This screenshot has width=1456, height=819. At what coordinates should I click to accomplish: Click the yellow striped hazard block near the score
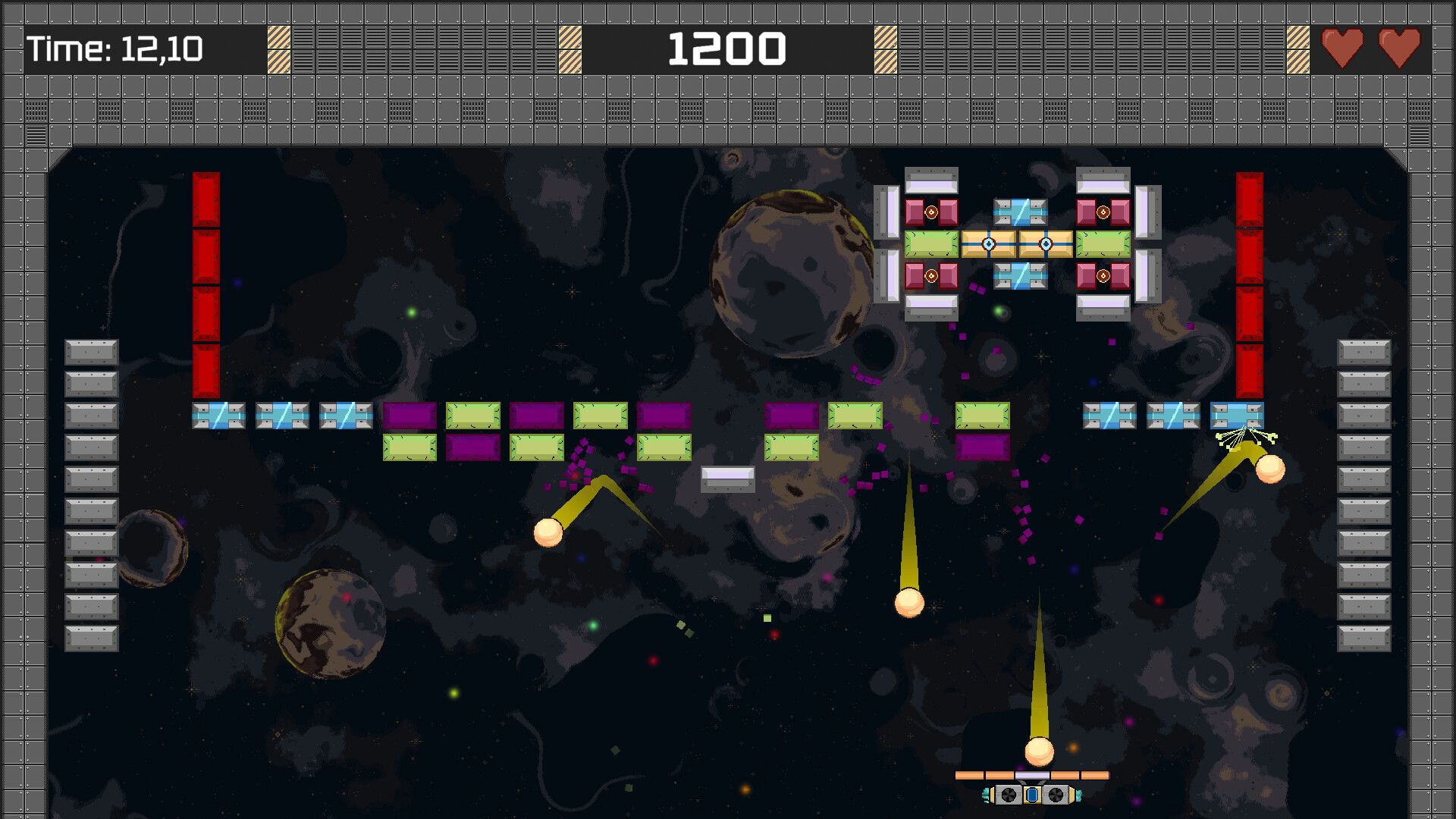(883, 48)
